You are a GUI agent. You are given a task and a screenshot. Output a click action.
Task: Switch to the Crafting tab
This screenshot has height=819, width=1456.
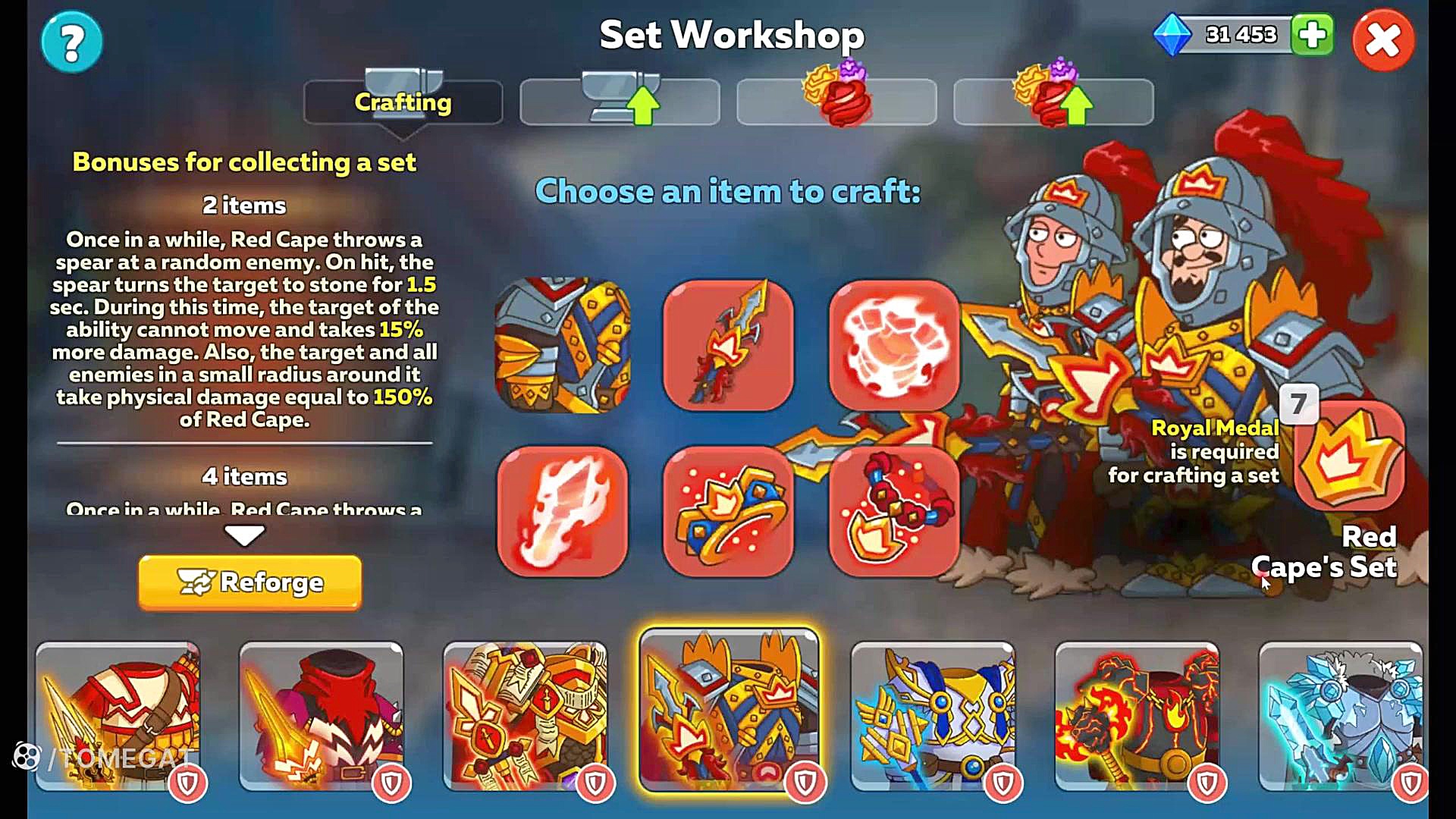(403, 102)
